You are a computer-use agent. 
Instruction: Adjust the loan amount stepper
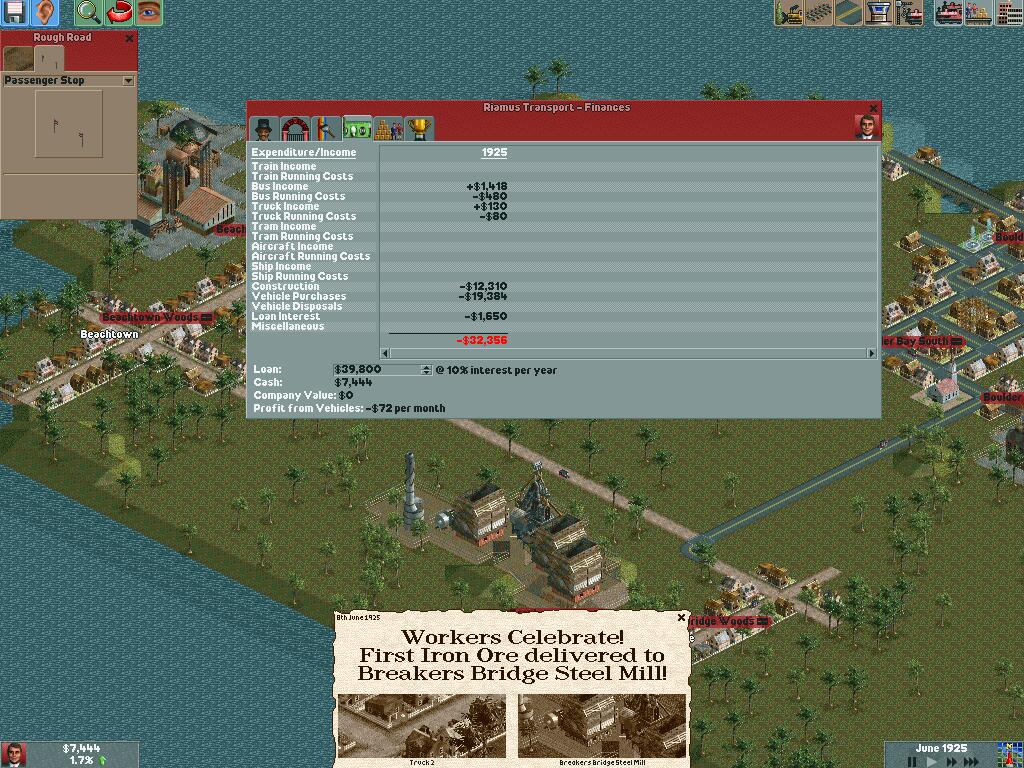click(x=427, y=370)
